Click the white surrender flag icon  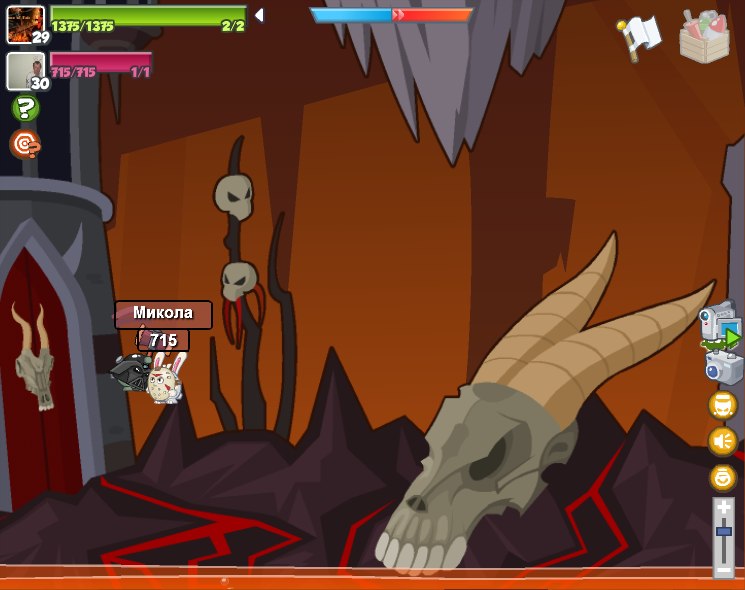641,36
